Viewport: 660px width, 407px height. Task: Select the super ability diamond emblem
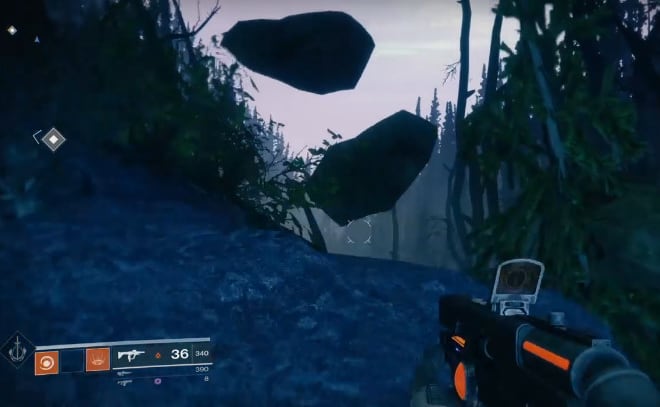[15, 350]
